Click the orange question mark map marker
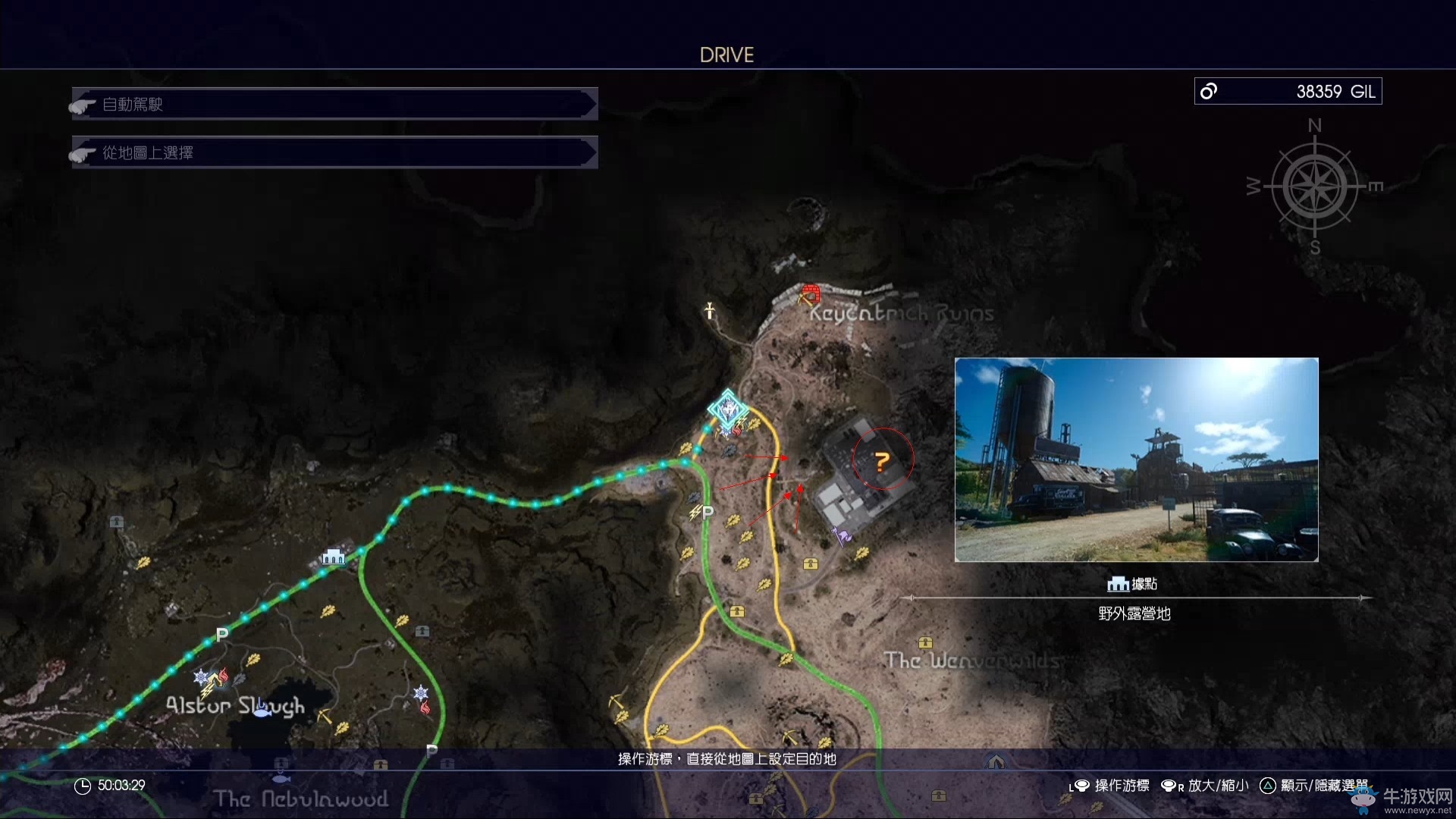This screenshot has width=1456, height=819. pyautogui.click(x=881, y=461)
